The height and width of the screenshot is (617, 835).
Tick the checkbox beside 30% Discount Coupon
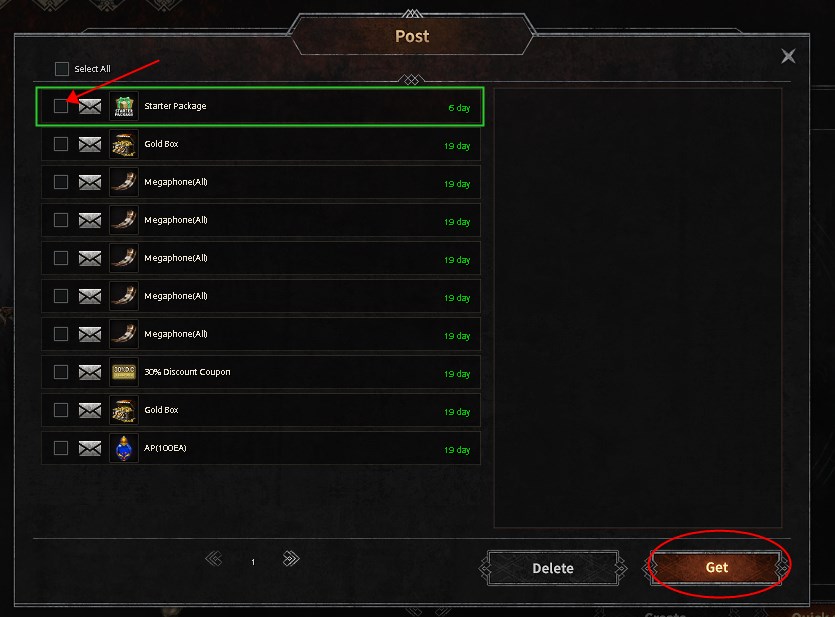tap(61, 372)
